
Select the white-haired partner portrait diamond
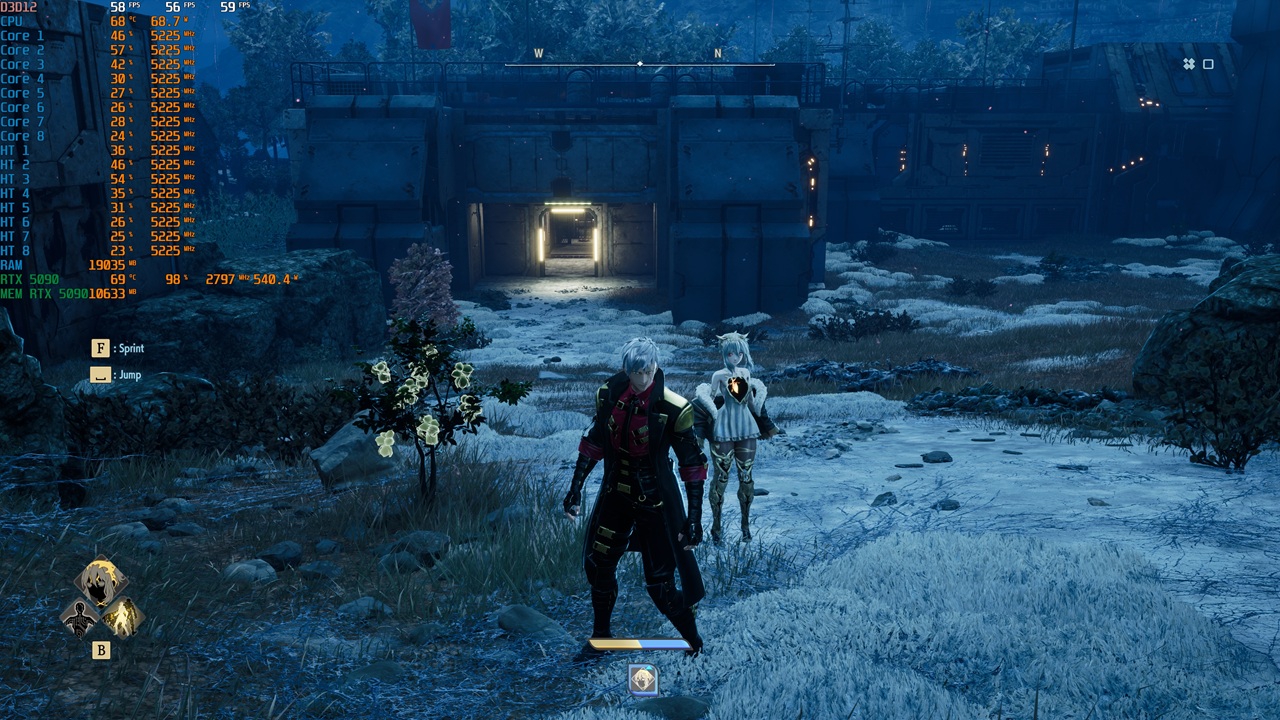pyautogui.click(x=100, y=584)
